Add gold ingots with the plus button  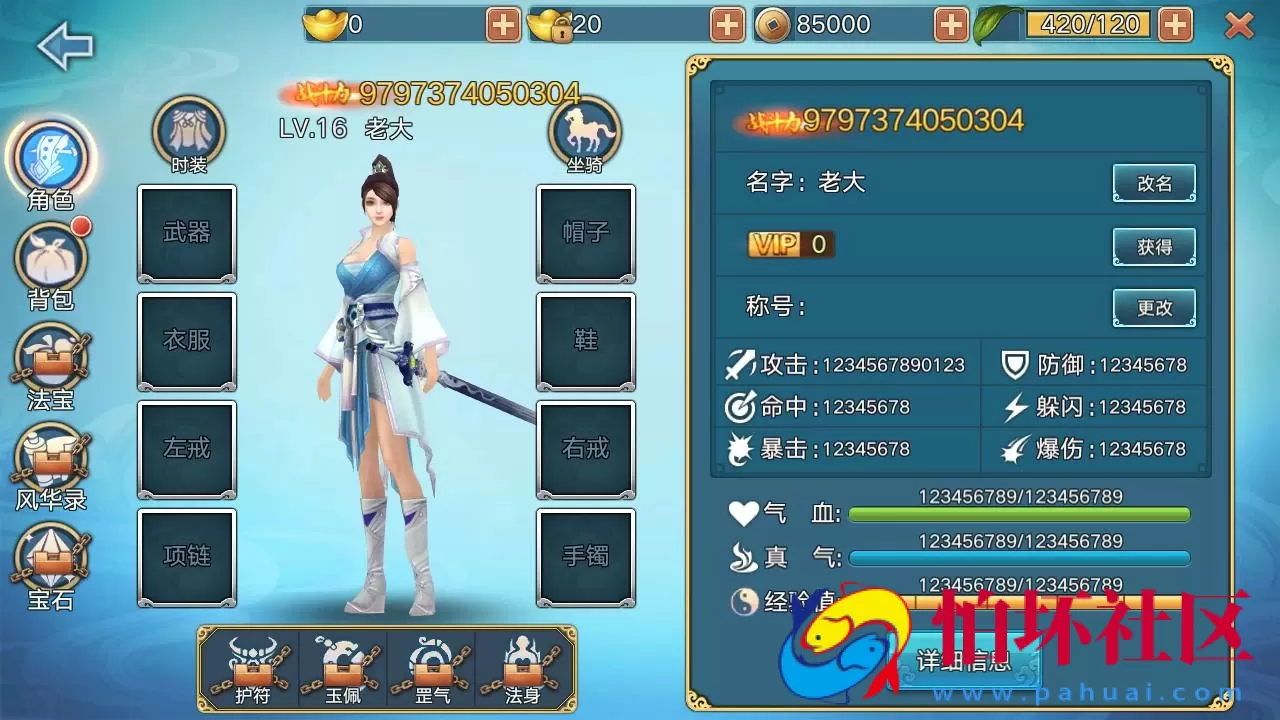[x=501, y=21]
